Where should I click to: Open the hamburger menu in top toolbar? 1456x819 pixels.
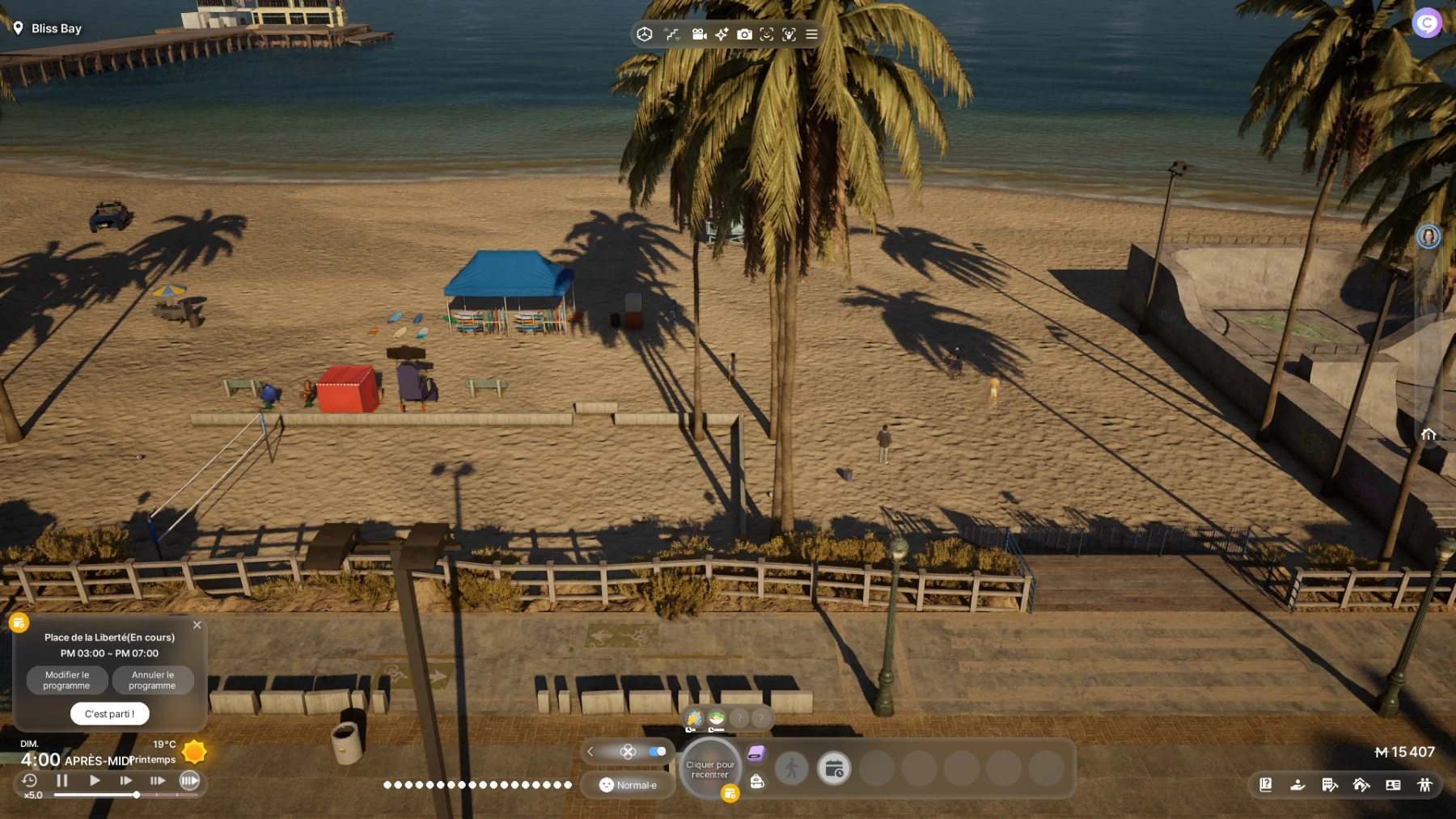coord(811,34)
